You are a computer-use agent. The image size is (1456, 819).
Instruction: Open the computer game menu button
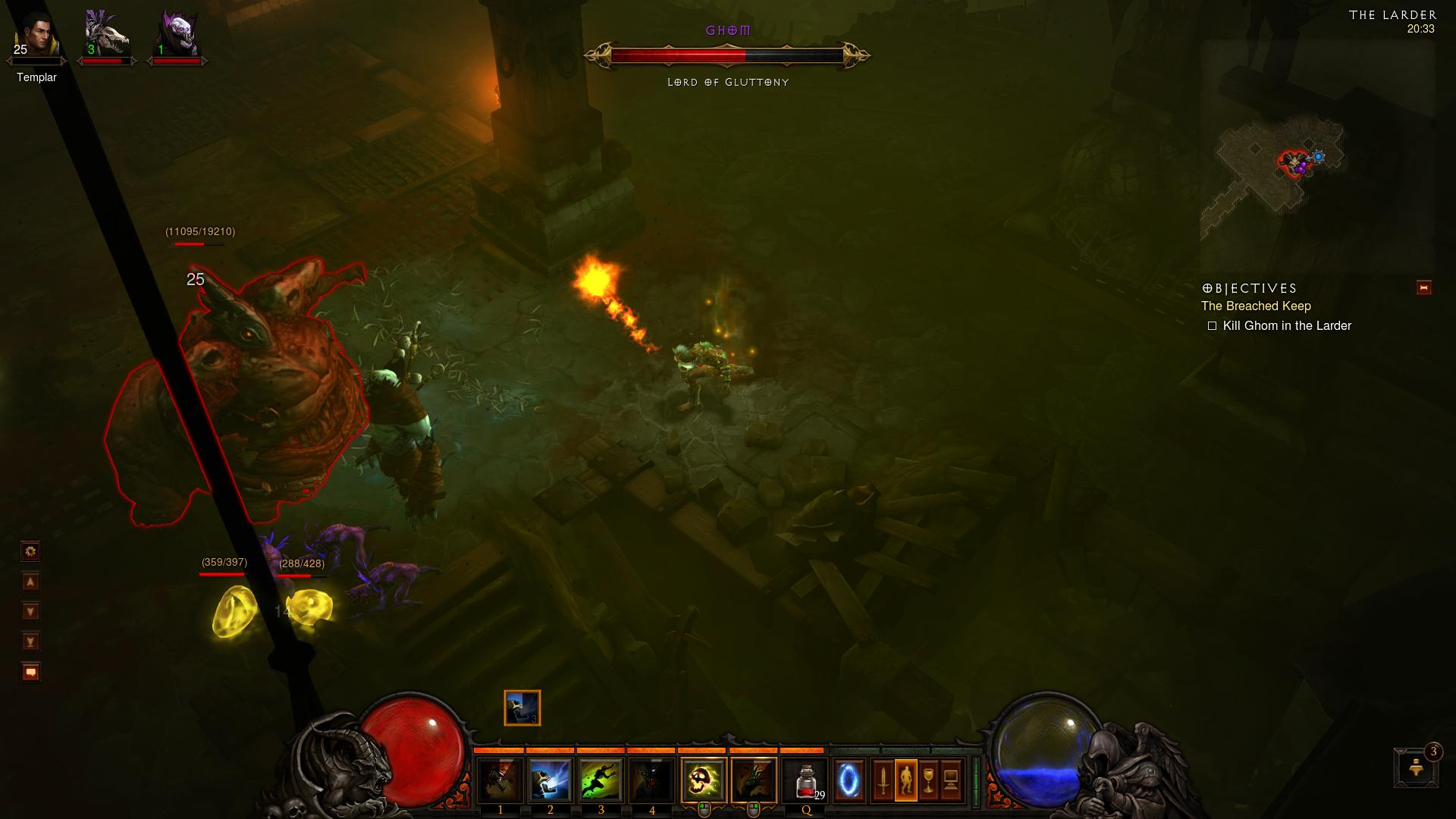951,780
